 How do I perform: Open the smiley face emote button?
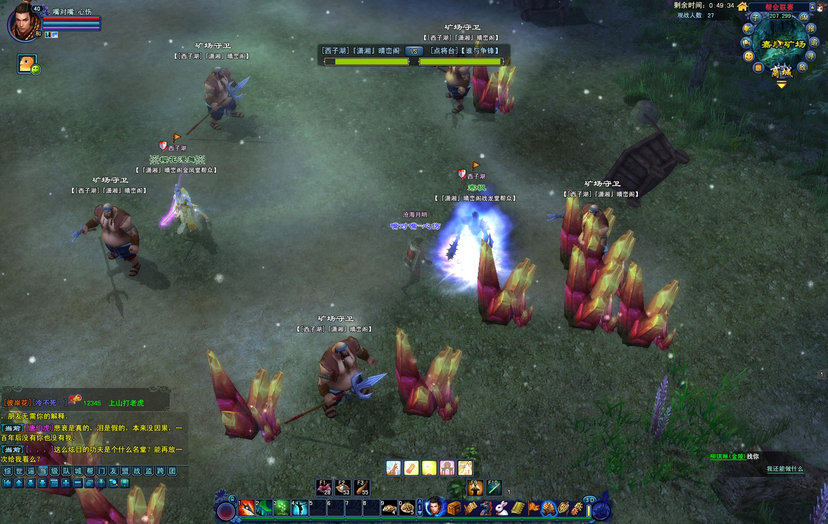747,56
